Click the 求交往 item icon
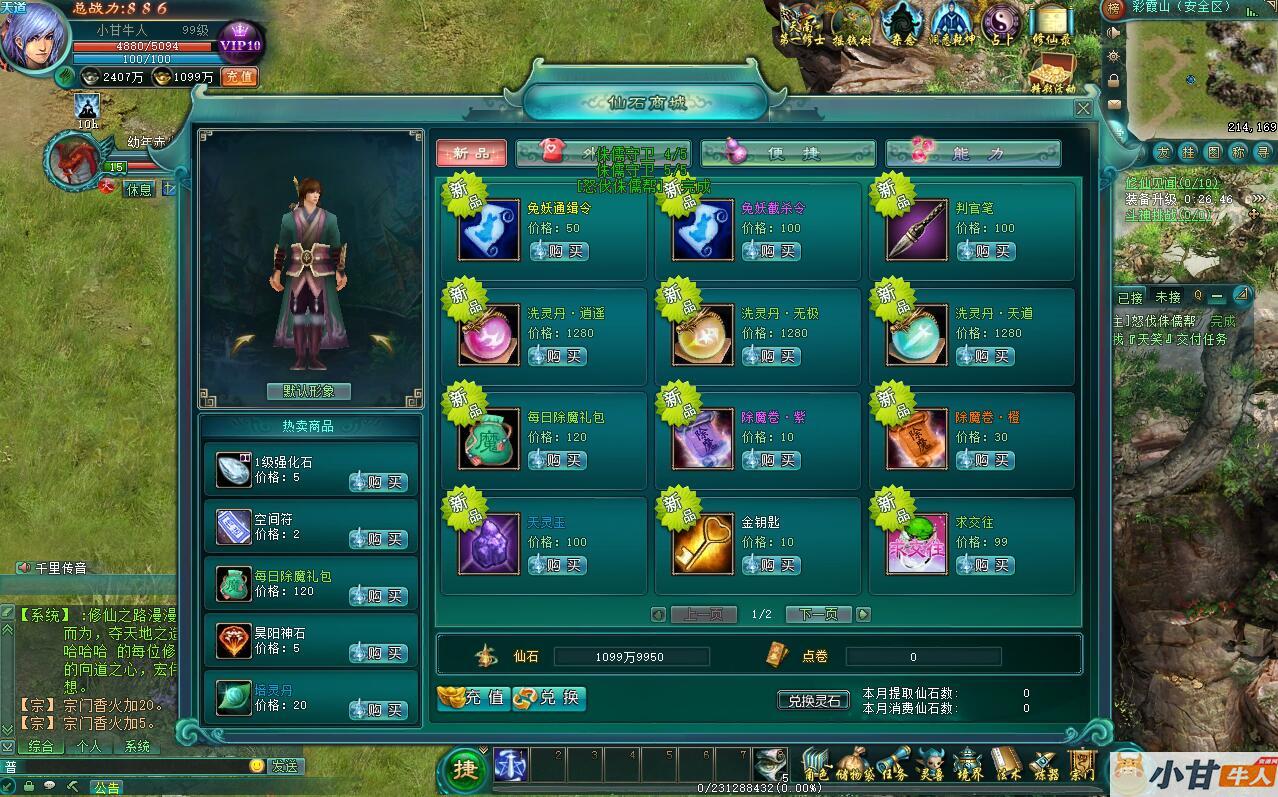This screenshot has height=797, width=1278. pyautogui.click(x=916, y=544)
